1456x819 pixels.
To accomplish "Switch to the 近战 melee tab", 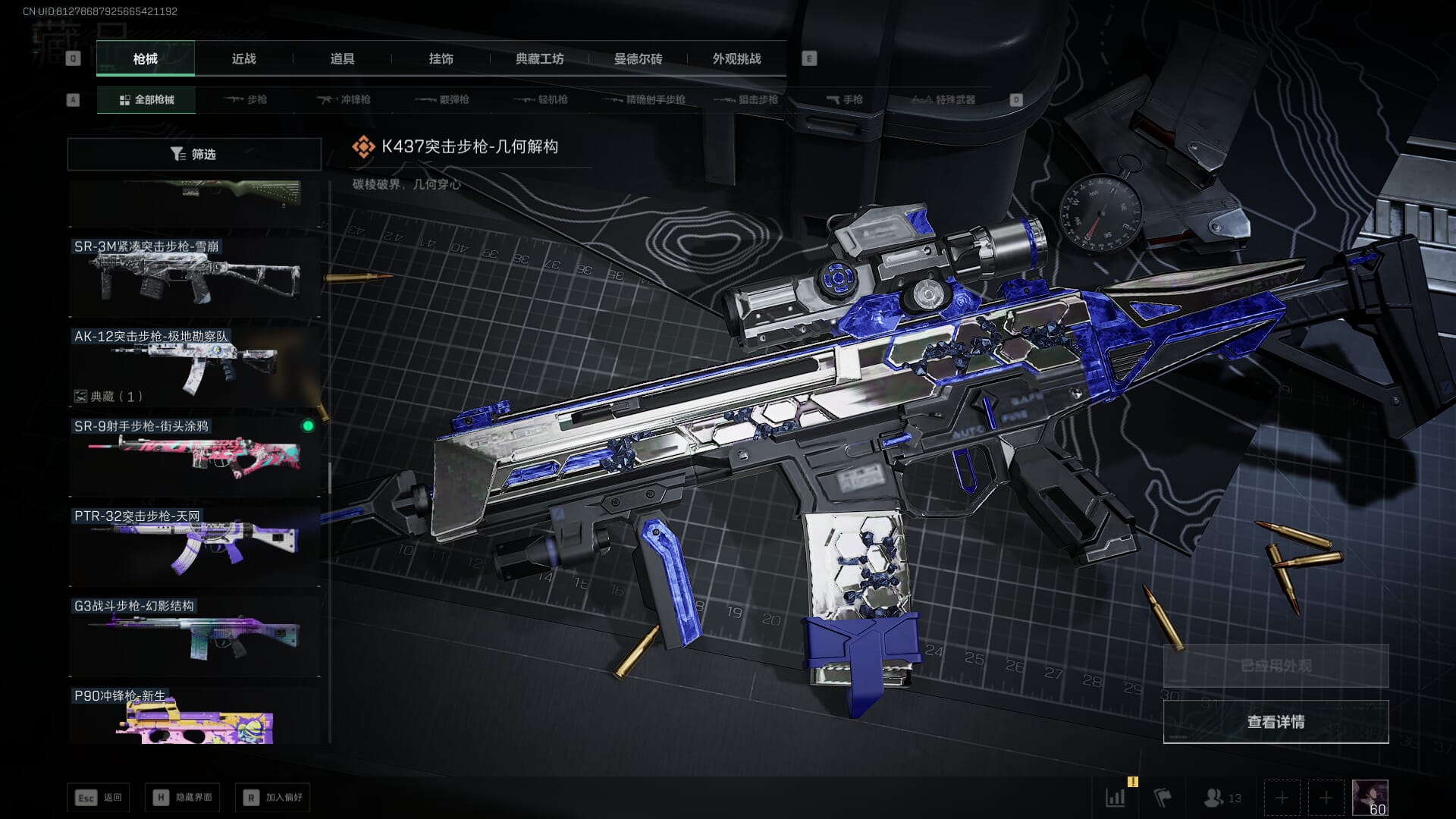I will click(243, 58).
